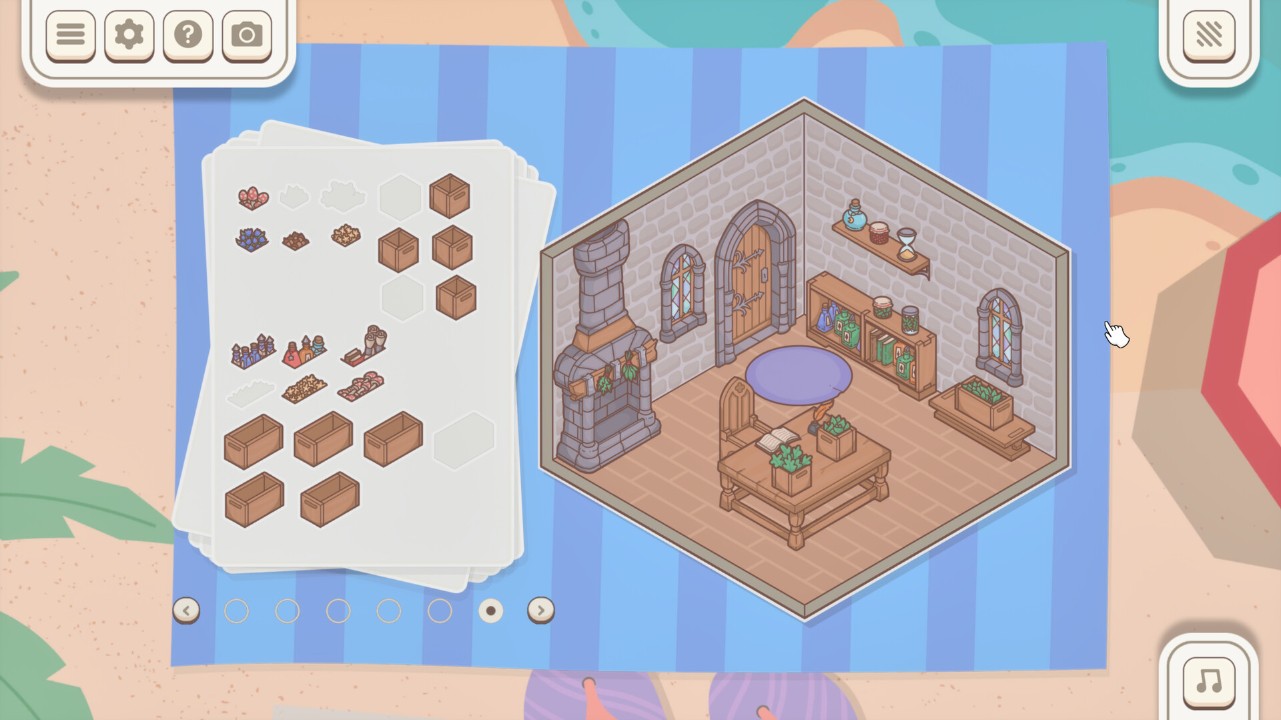Image resolution: width=1281 pixels, height=720 pixels.
Task: Choose the red and orange potions sticker
Action: coord(304,351)
